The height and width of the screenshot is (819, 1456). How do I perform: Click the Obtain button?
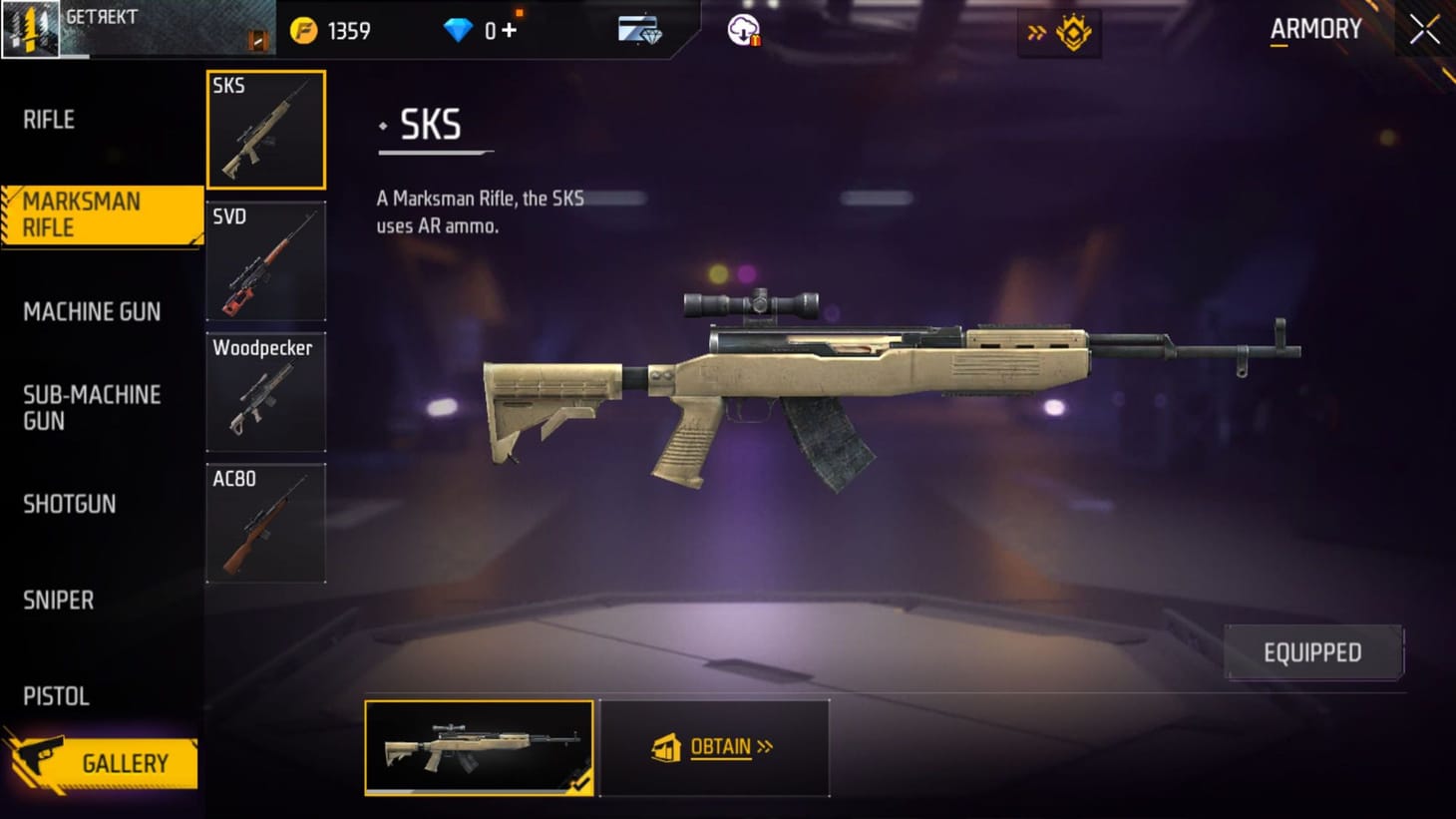(715, 747)
